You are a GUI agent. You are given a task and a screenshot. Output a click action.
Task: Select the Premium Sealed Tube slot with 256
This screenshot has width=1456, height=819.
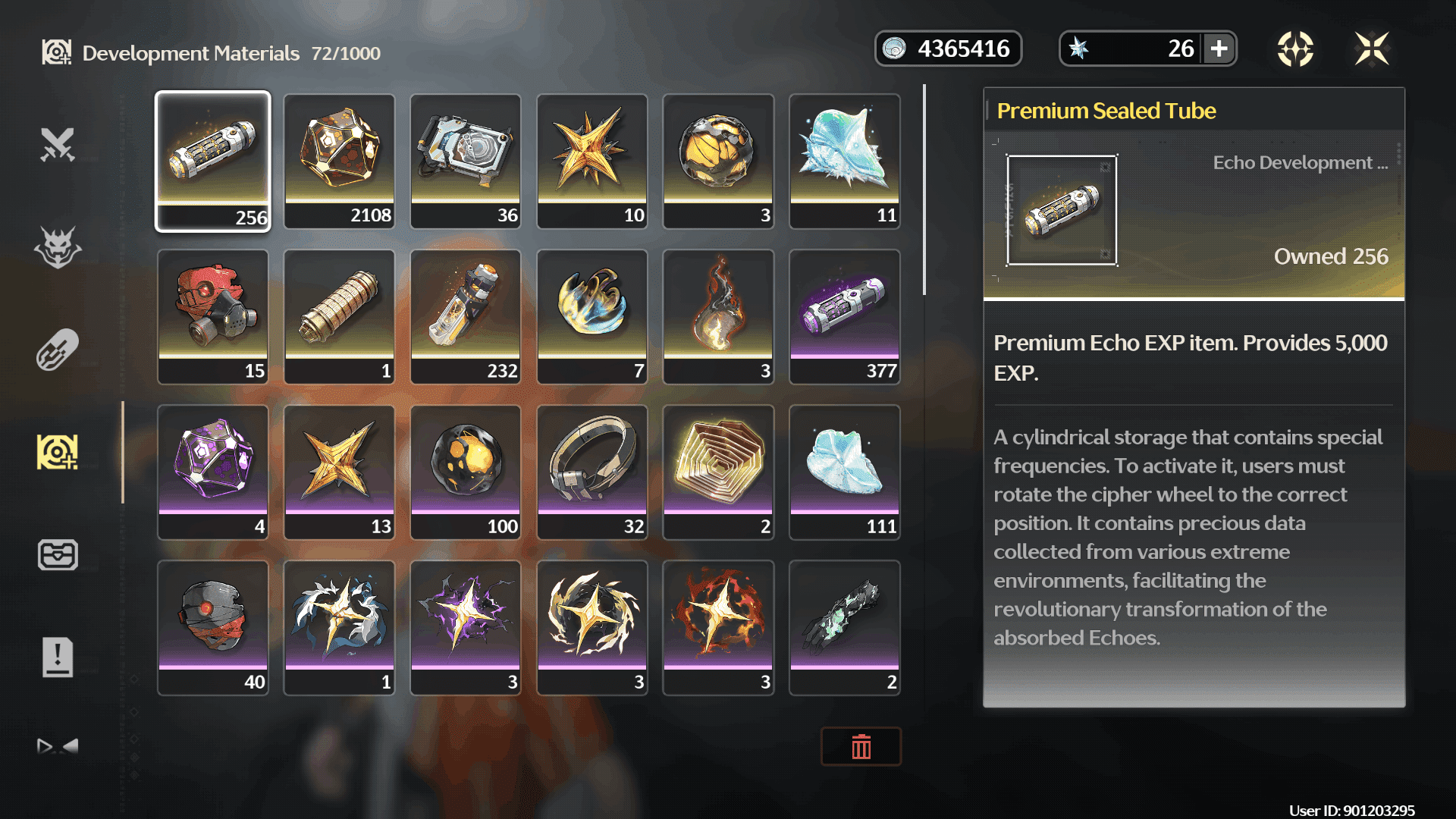[212, 161]
